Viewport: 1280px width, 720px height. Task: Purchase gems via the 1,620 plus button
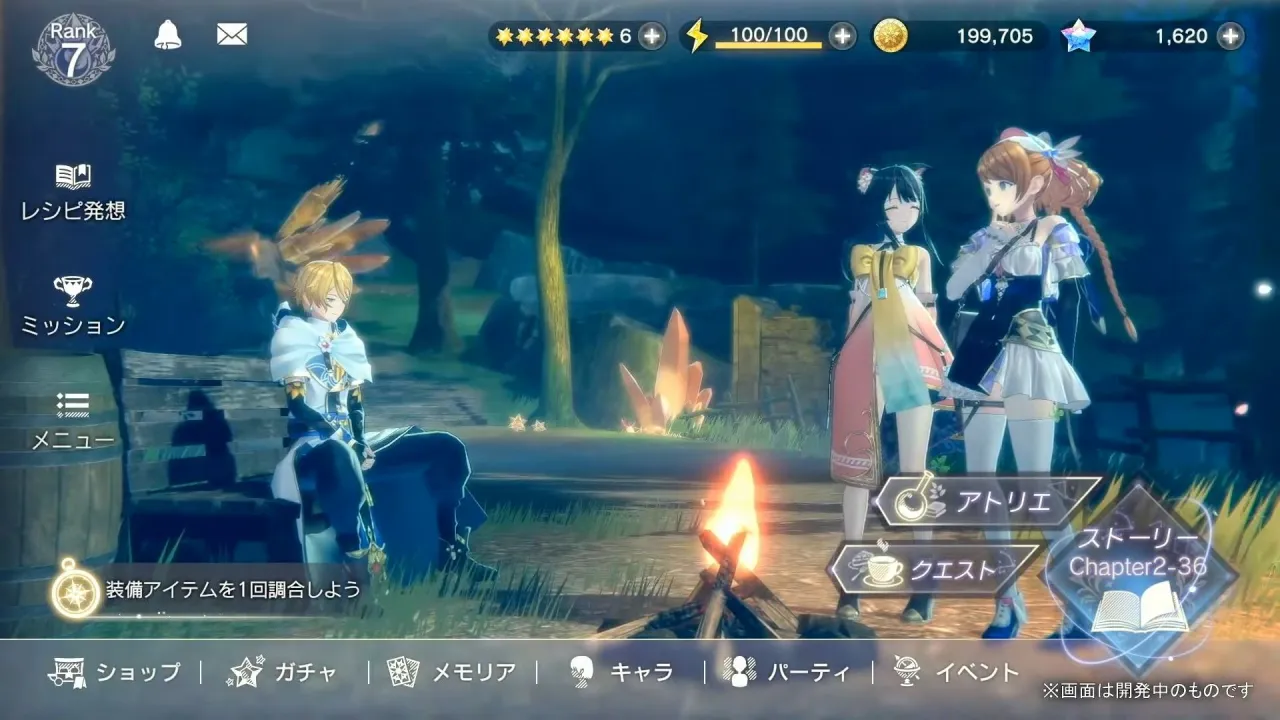coord(1229,34)
